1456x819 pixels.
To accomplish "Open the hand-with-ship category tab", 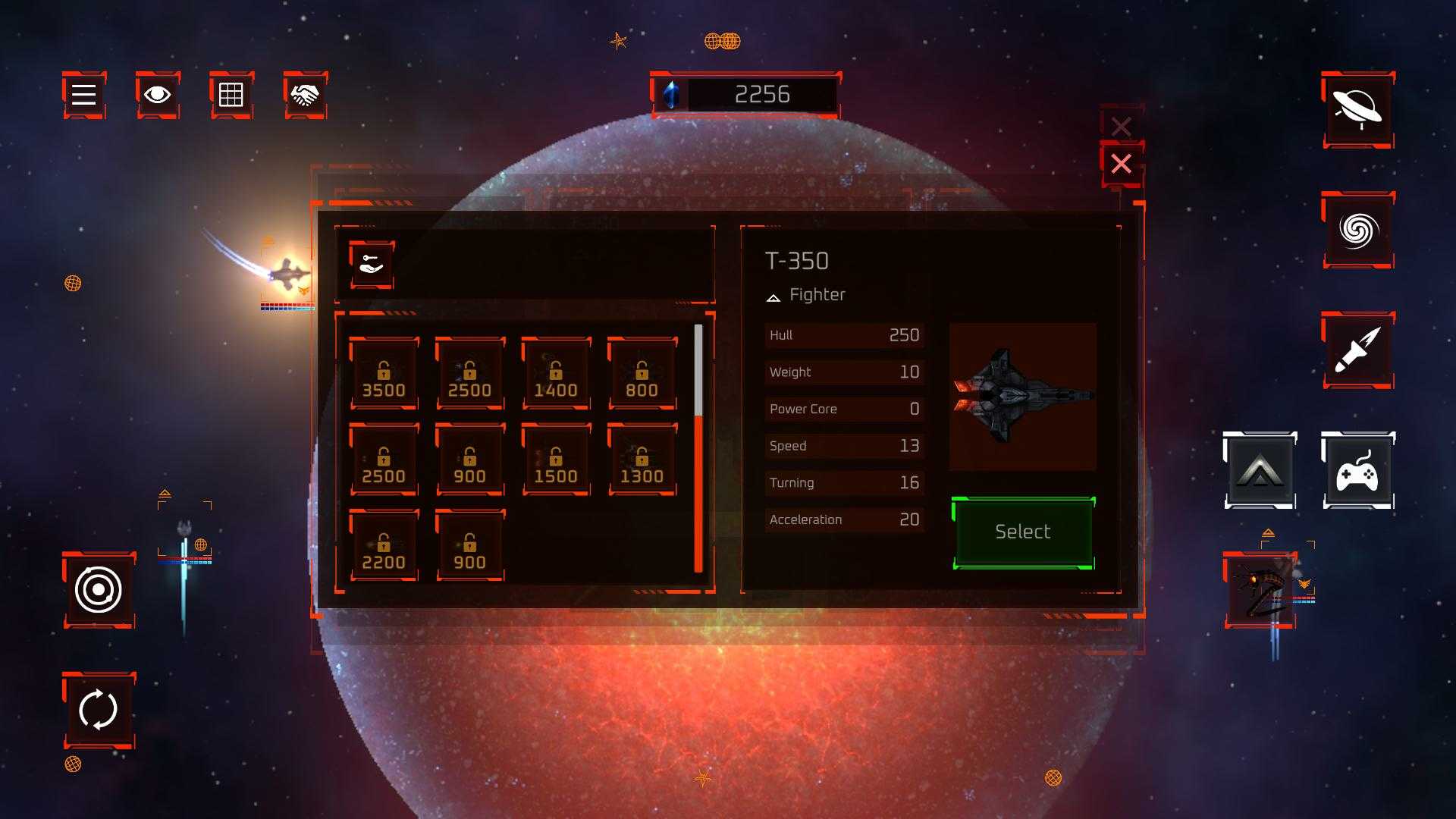I will pos(372,265).
